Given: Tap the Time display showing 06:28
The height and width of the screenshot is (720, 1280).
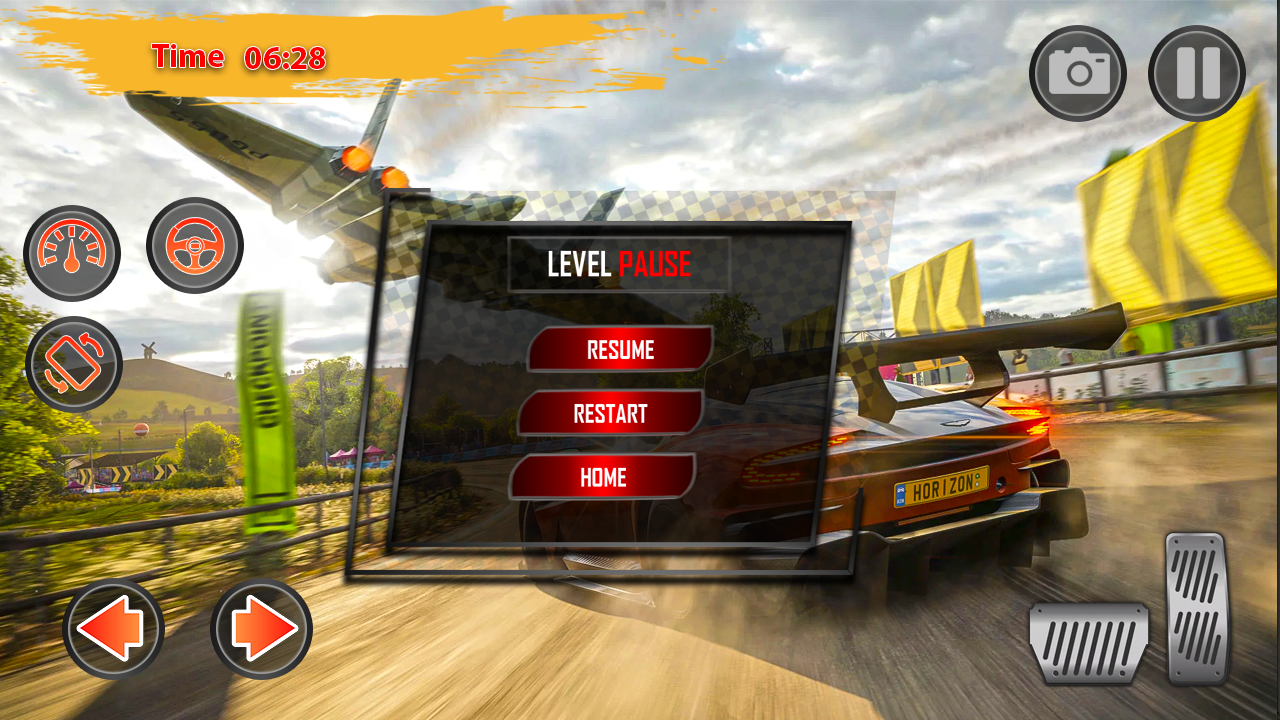Looking at the screenshot, I should pos(237,57).
